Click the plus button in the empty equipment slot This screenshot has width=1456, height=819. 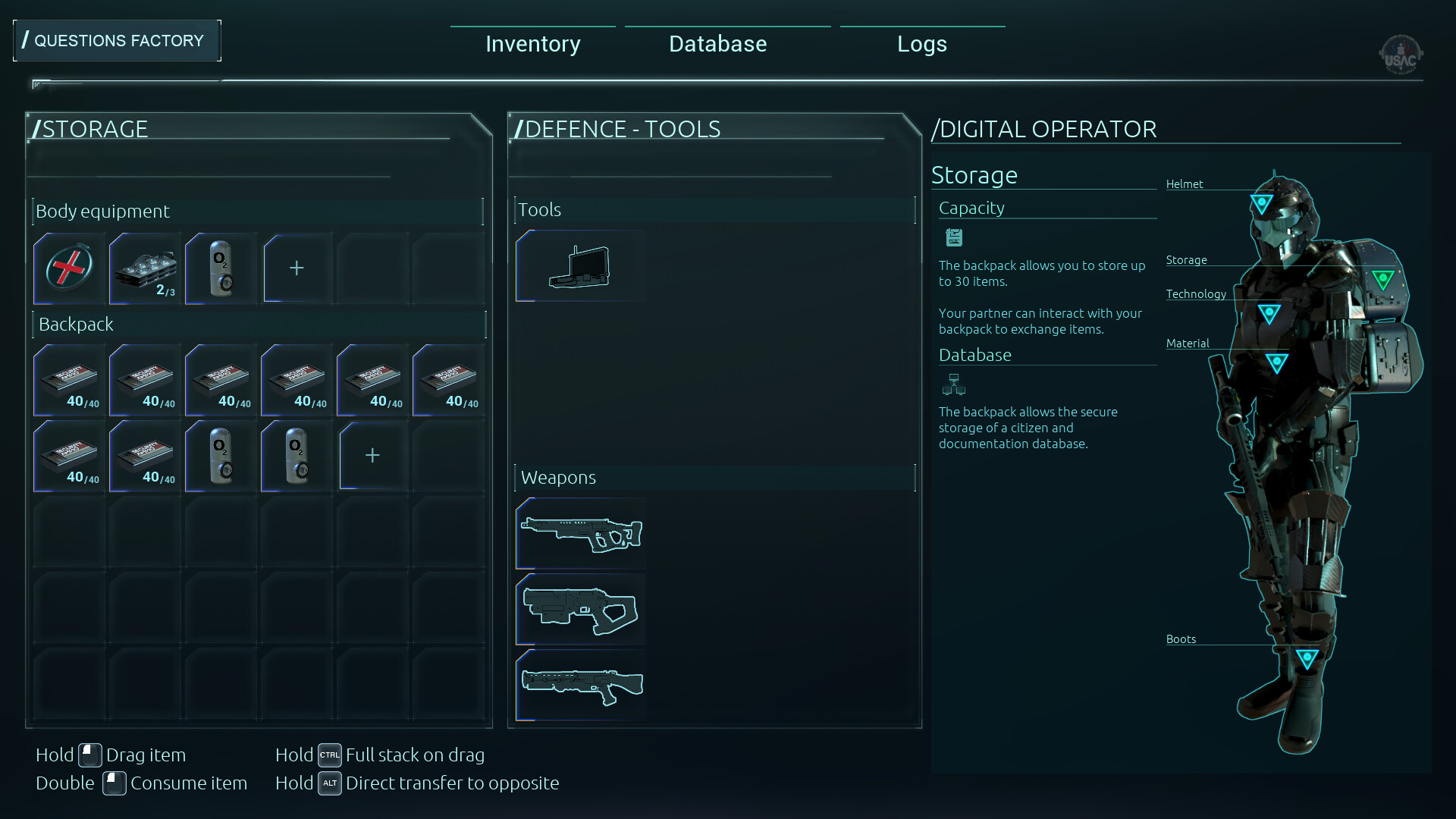tap(296, 268)
